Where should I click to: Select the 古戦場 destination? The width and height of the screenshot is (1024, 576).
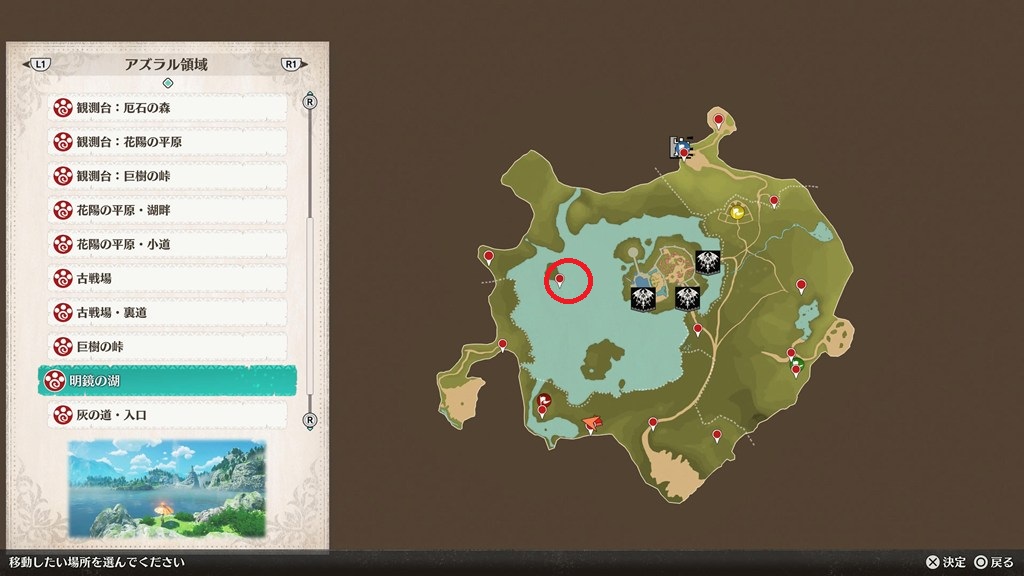click(167, 278)
